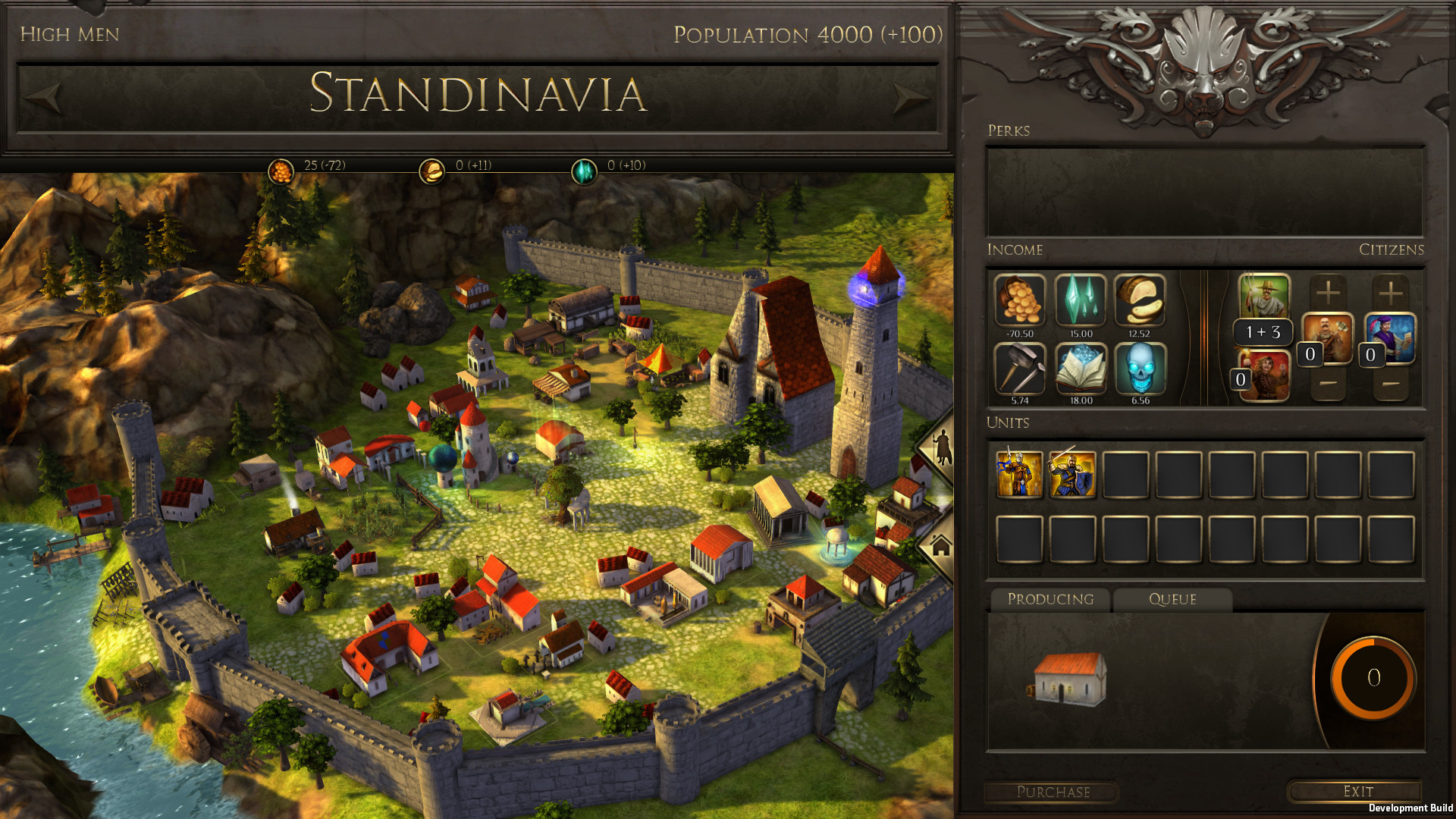
Task: Select the second soldier unit icon
Action: (1072, 474)
